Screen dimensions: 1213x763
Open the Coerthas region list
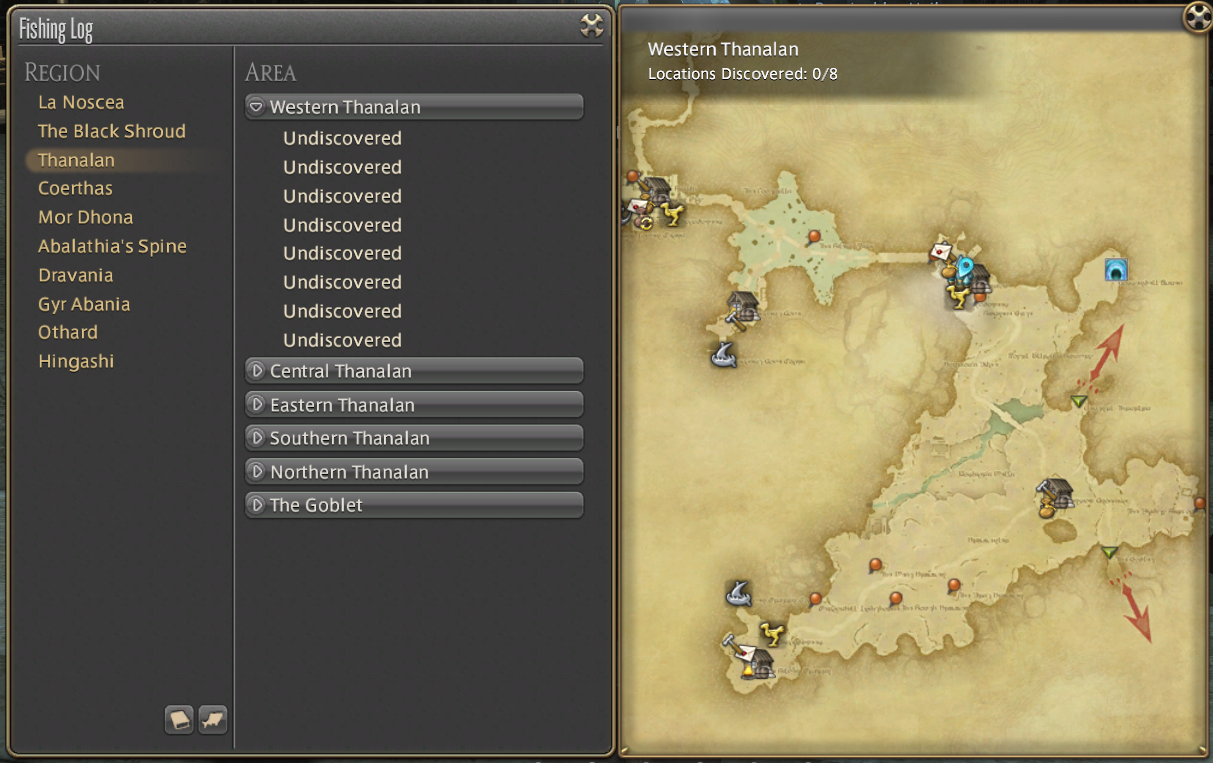pyautogui.click(x=75, y=188)
